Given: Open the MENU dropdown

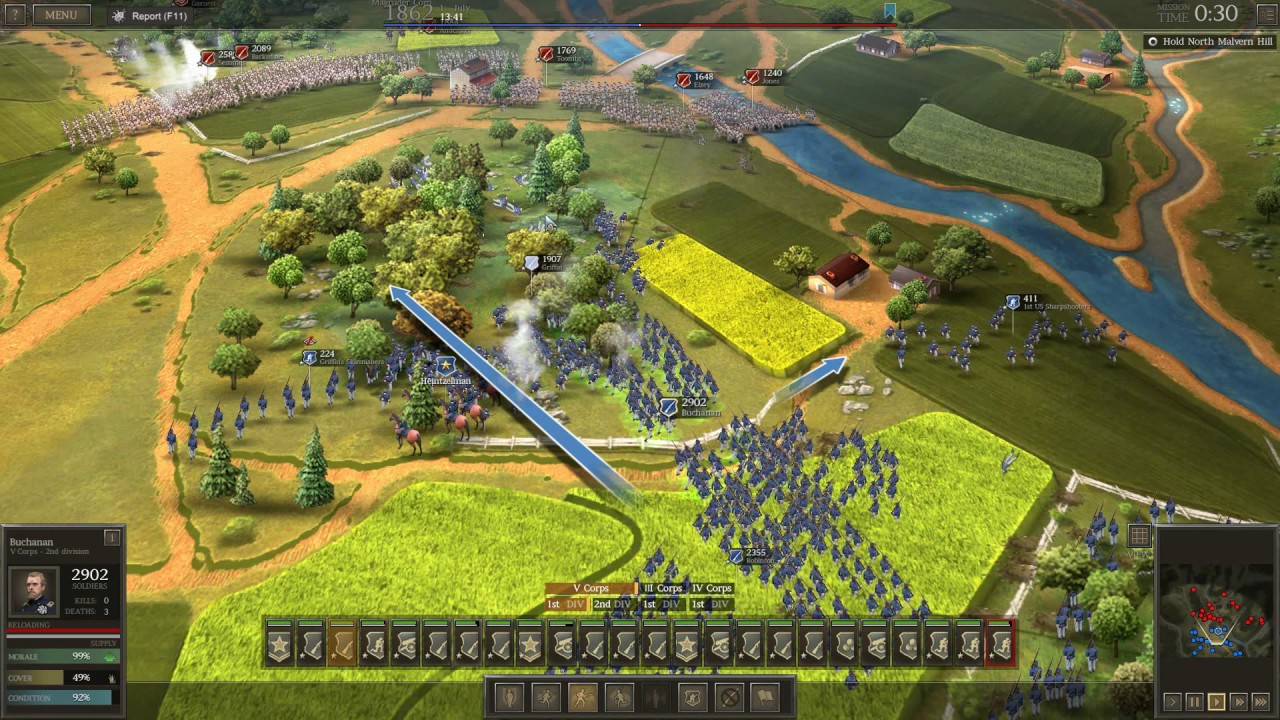Looking at the screenshot, I should (61, 14).
